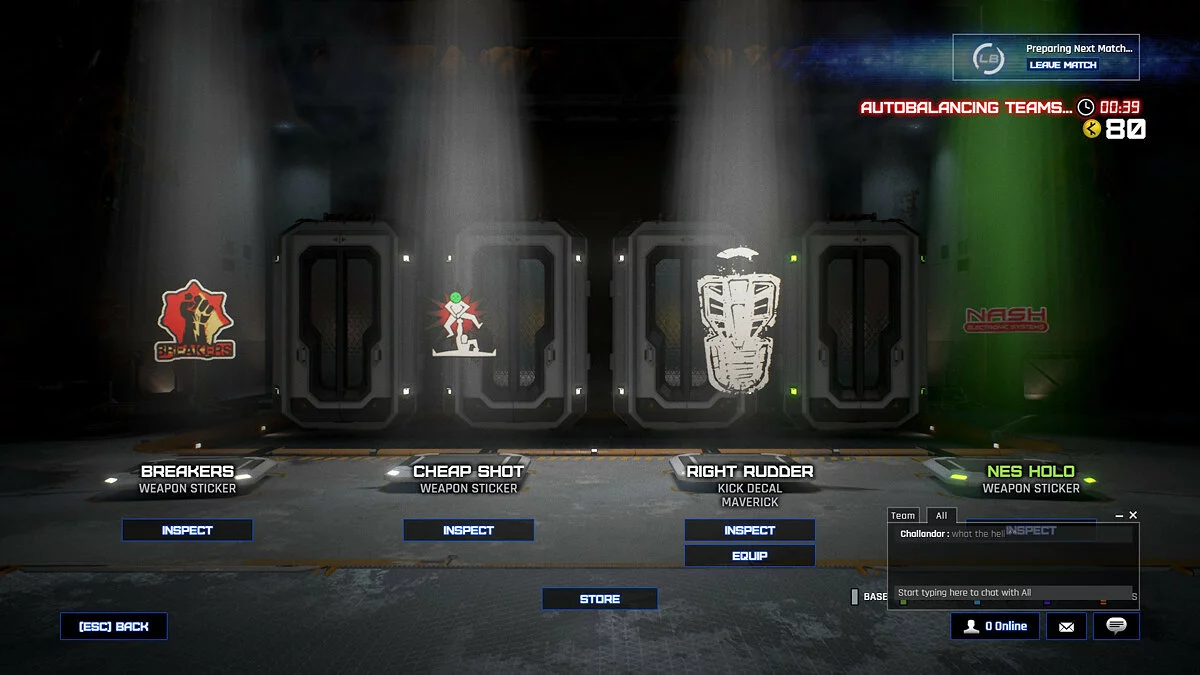Inspect the Cheap Shot weapon sticker

tap(468, 530)
